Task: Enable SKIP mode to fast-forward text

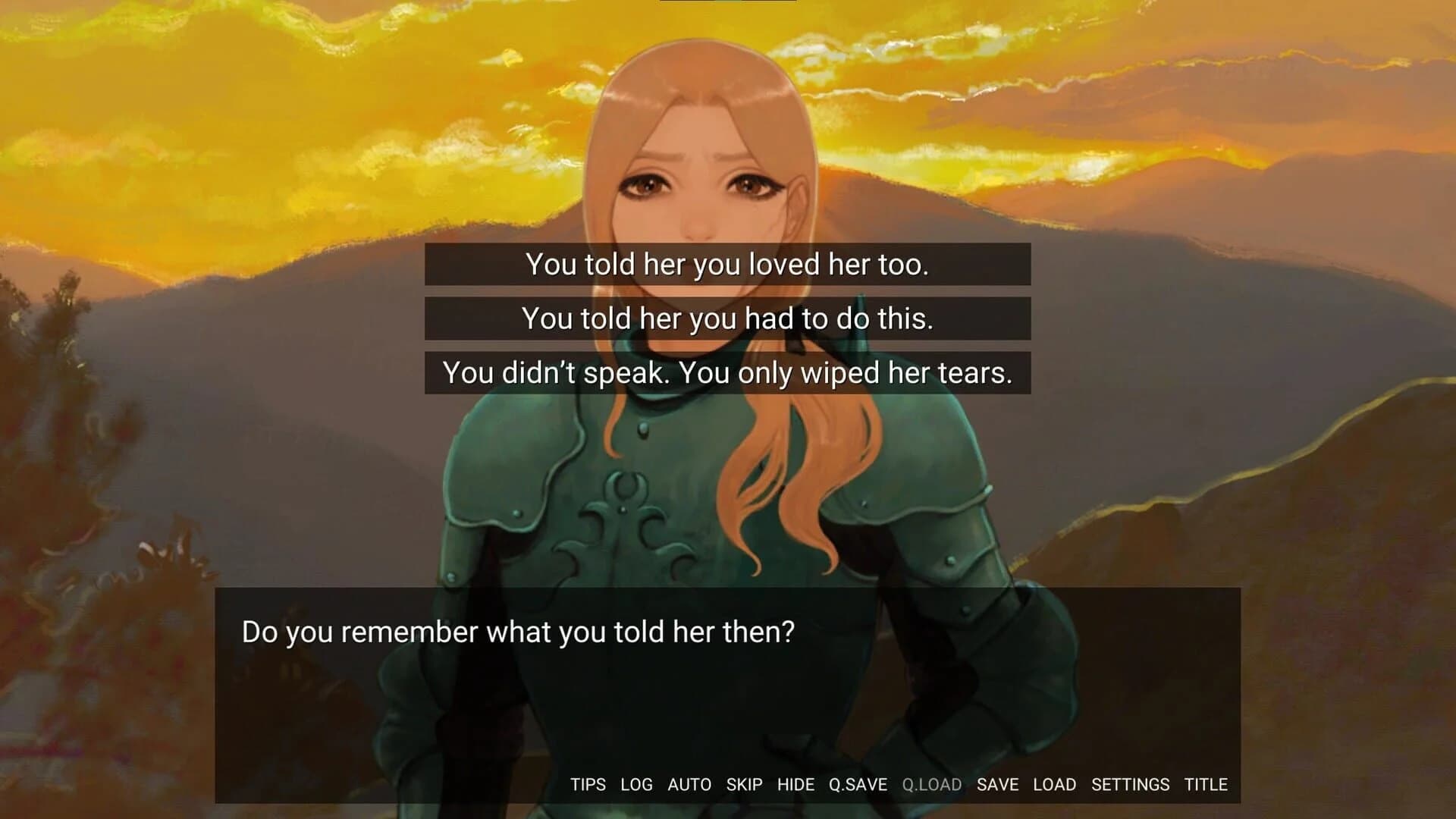Action: coord(745,785)
